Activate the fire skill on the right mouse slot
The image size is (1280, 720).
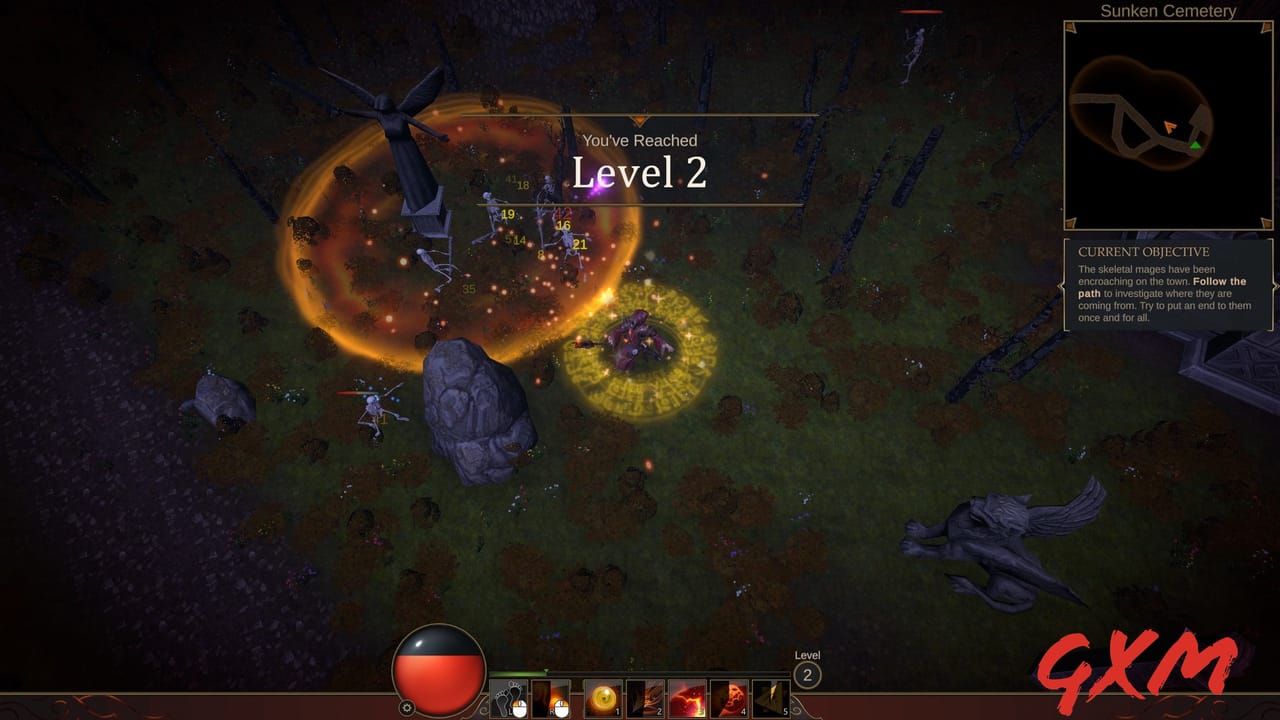[x=552, y=697]
